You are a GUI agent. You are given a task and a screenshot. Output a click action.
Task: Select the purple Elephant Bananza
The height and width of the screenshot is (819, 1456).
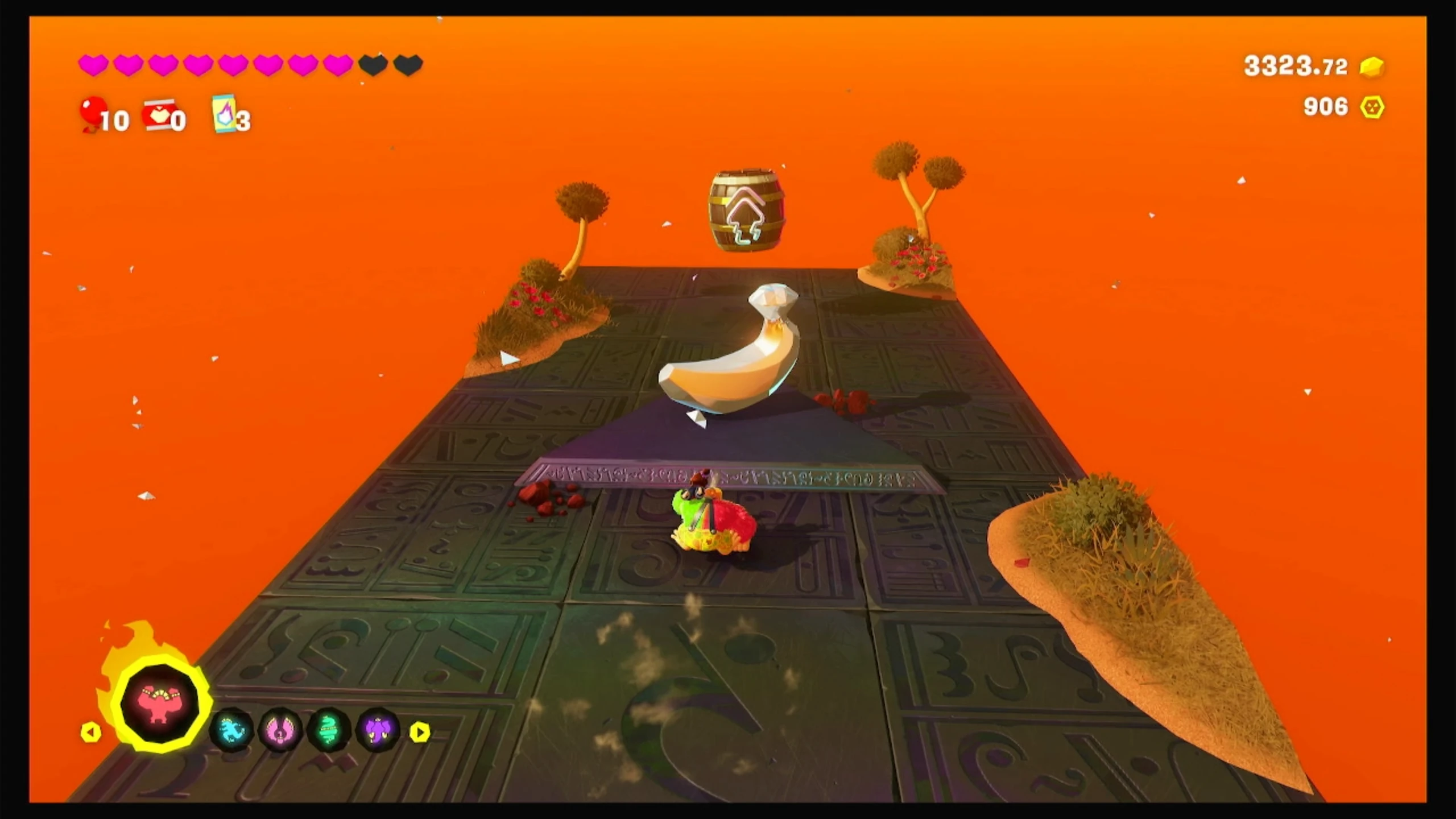pyautogui.click(x=378, y=730)
